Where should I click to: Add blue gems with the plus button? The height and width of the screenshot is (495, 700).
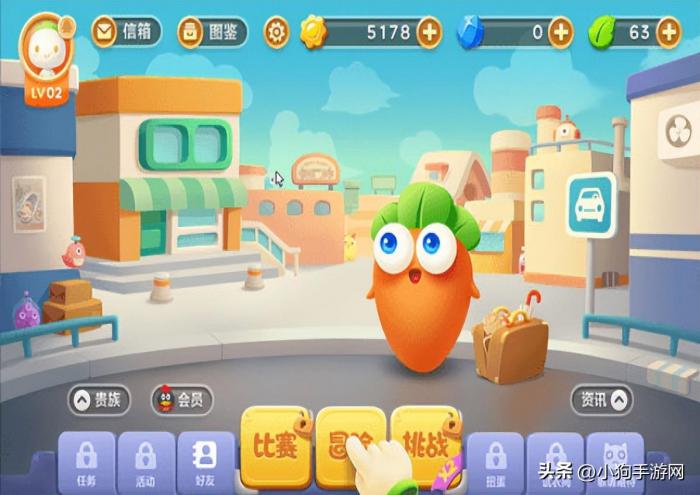[561, 32]
